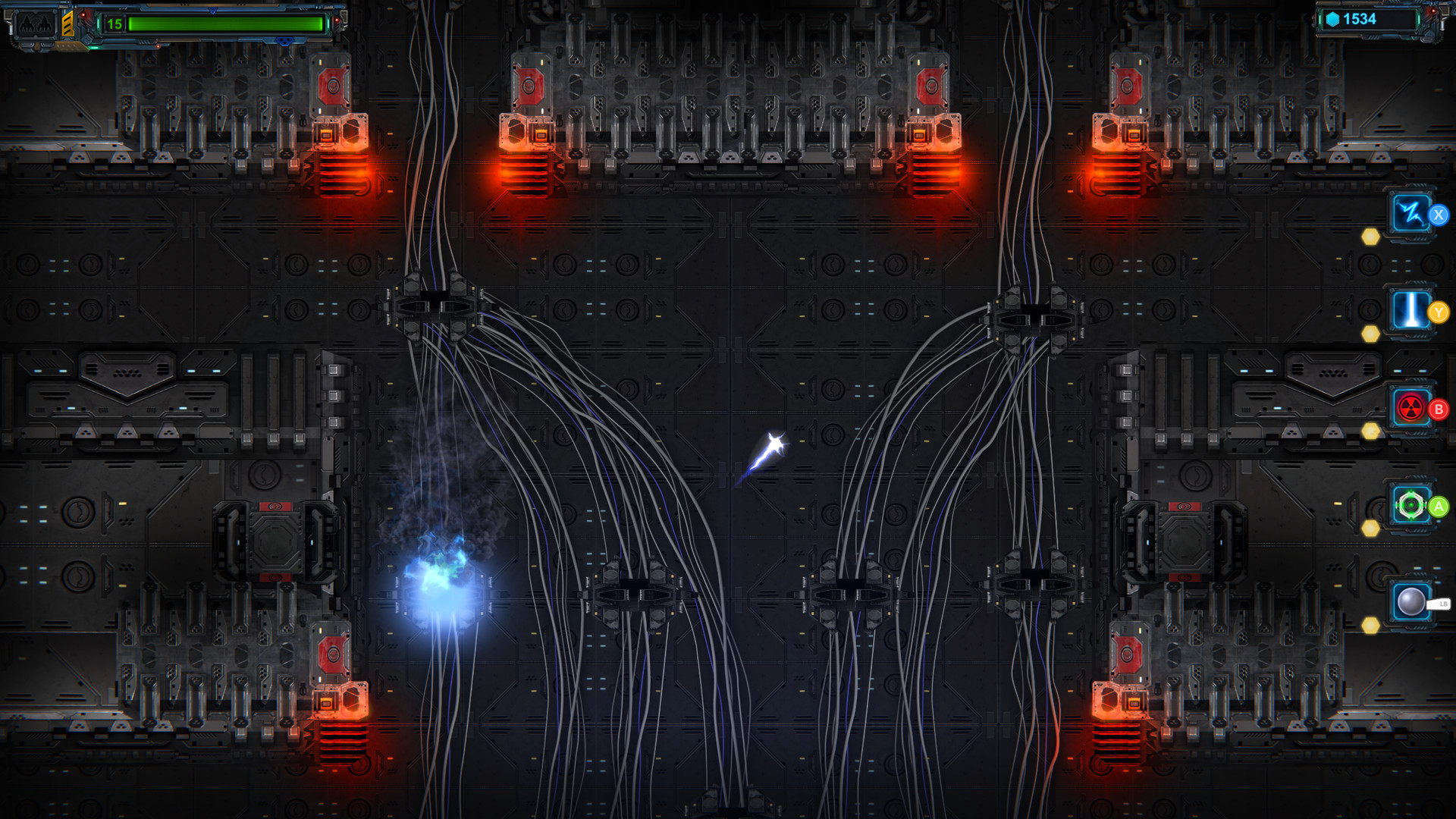This screenshot has height=819, width=1456.
Task: Click the green health bar
Action: click(227, 21)
